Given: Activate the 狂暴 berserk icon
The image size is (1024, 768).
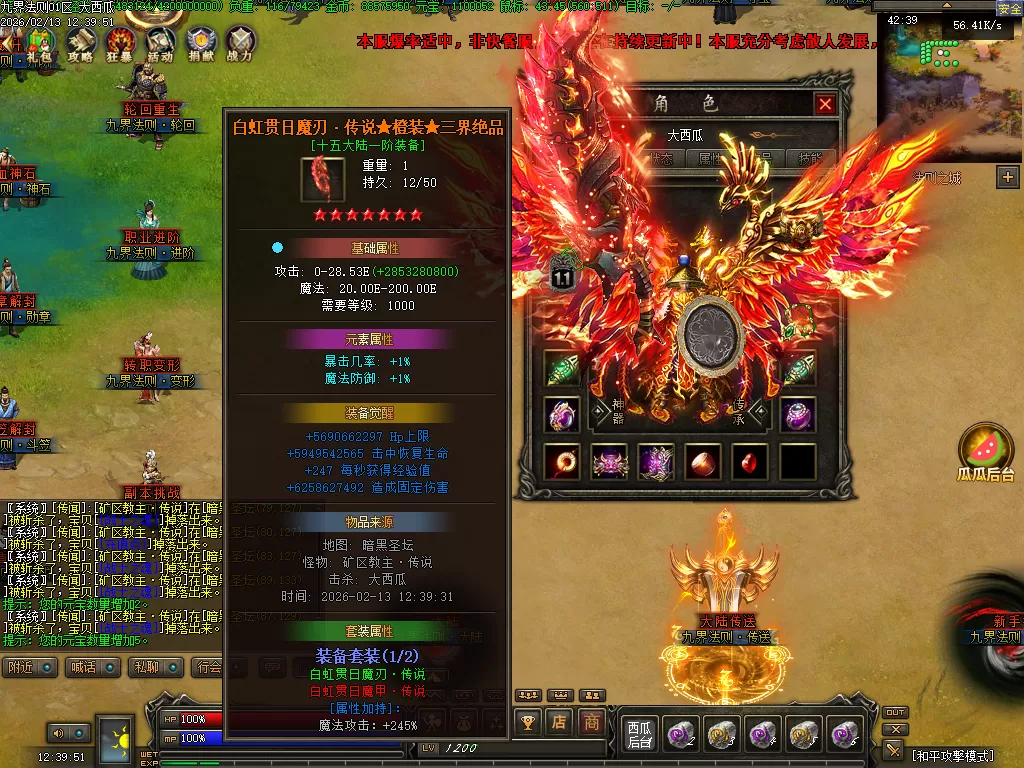Looking at the screenshot, I should point(121,45).
